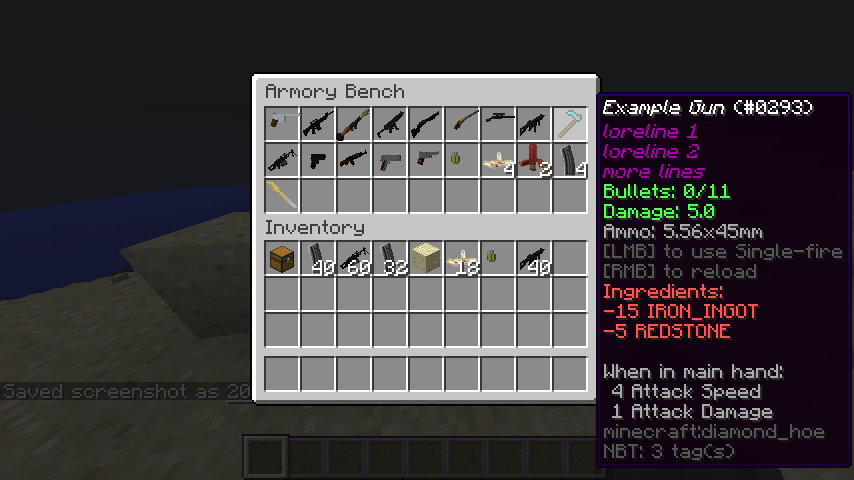Pick the stack of 18 bullets
The image size is (854, 480).
tap(462, 258)
